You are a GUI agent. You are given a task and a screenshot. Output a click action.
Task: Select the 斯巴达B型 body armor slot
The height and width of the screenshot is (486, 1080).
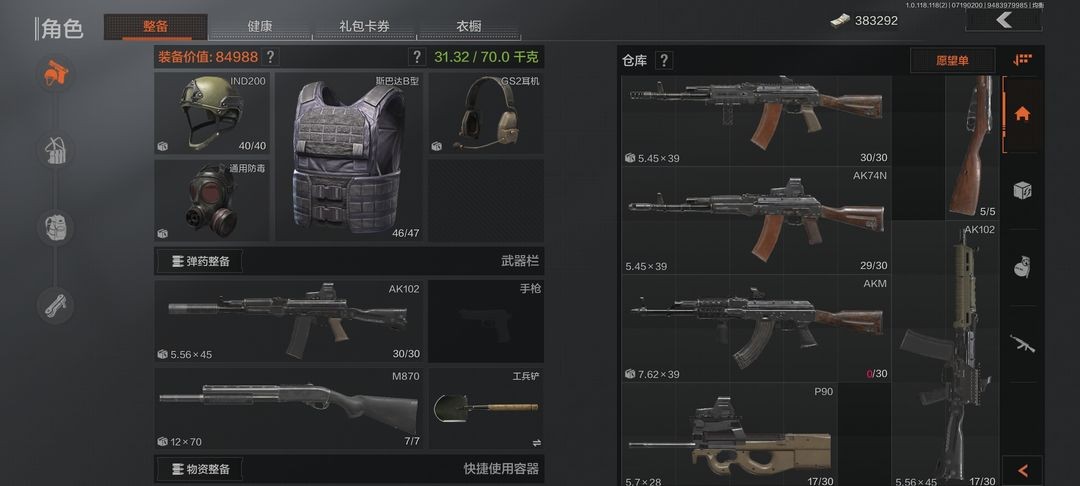click(348, 155)
